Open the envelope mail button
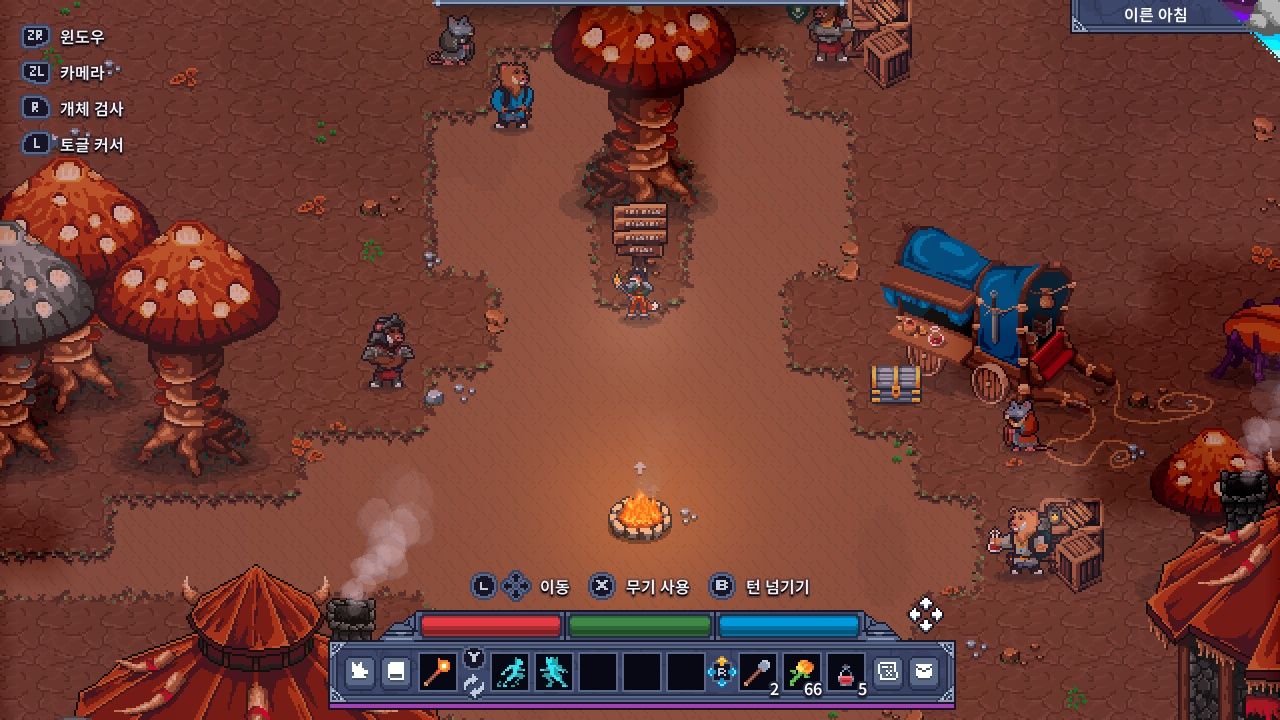This screenshot has height=720, width=1280. [923, 672]
